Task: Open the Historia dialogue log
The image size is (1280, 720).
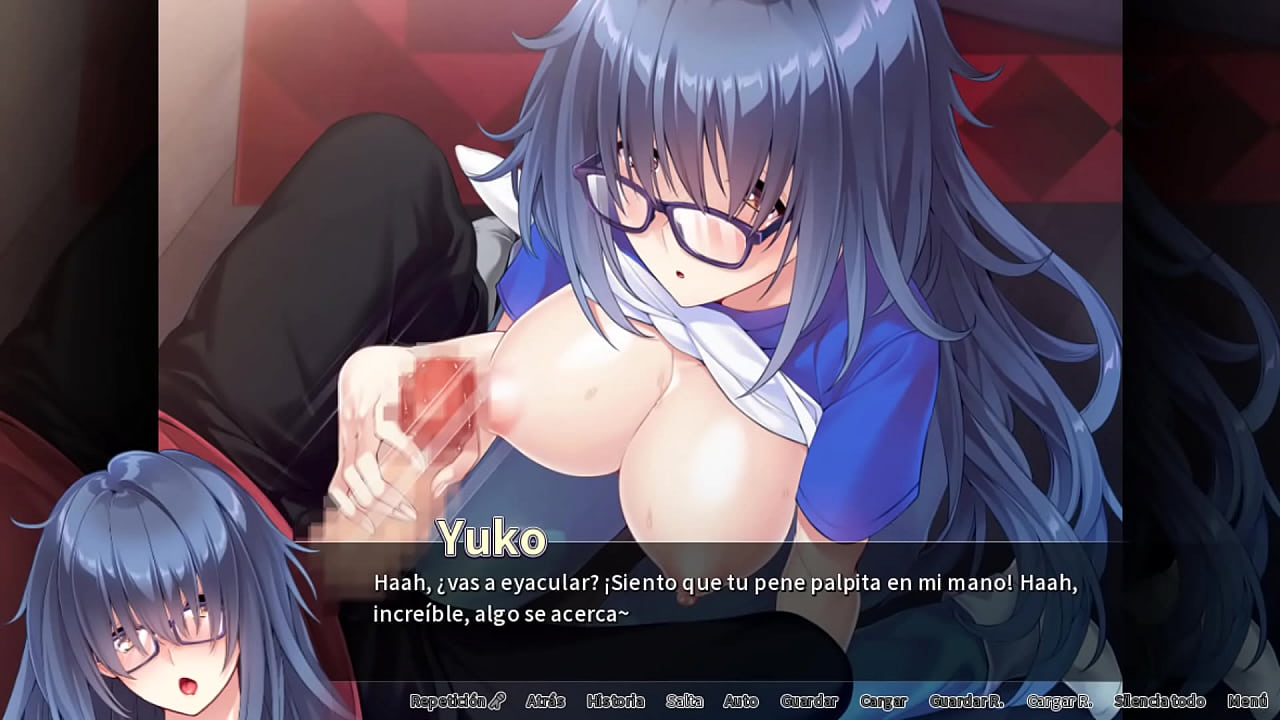Action: pos(615,701)
